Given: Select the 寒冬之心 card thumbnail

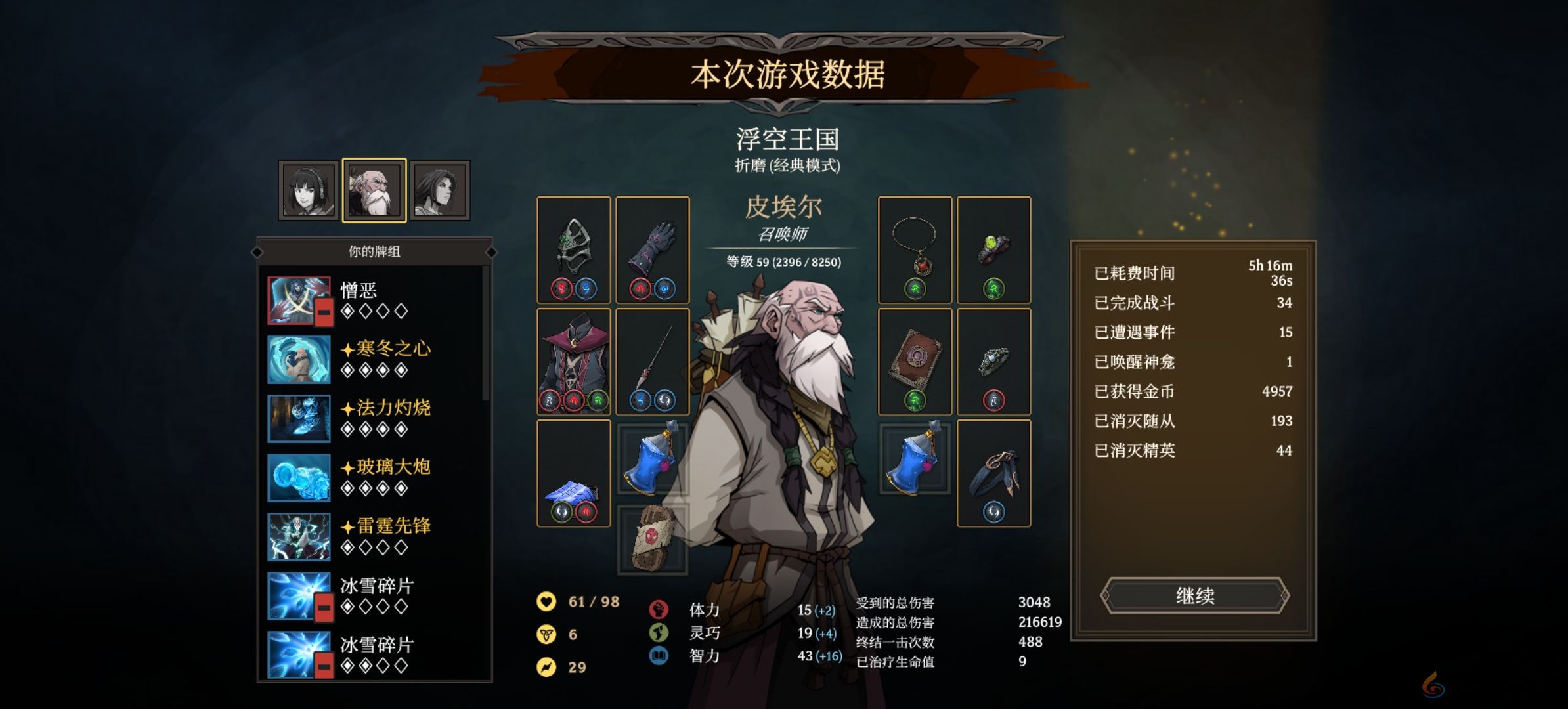Looking at the screenshot, I should tap(299, 360).
